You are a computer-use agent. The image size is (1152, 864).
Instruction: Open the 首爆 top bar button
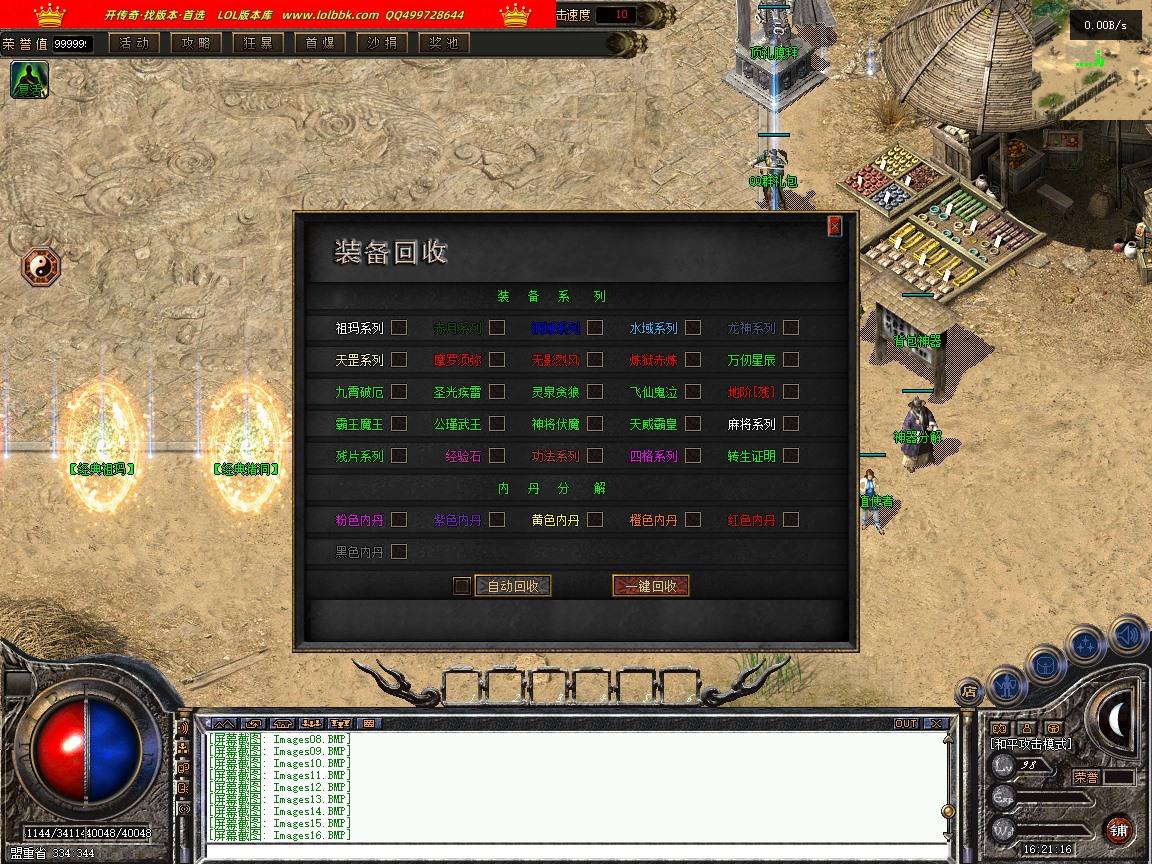(320, 43)
